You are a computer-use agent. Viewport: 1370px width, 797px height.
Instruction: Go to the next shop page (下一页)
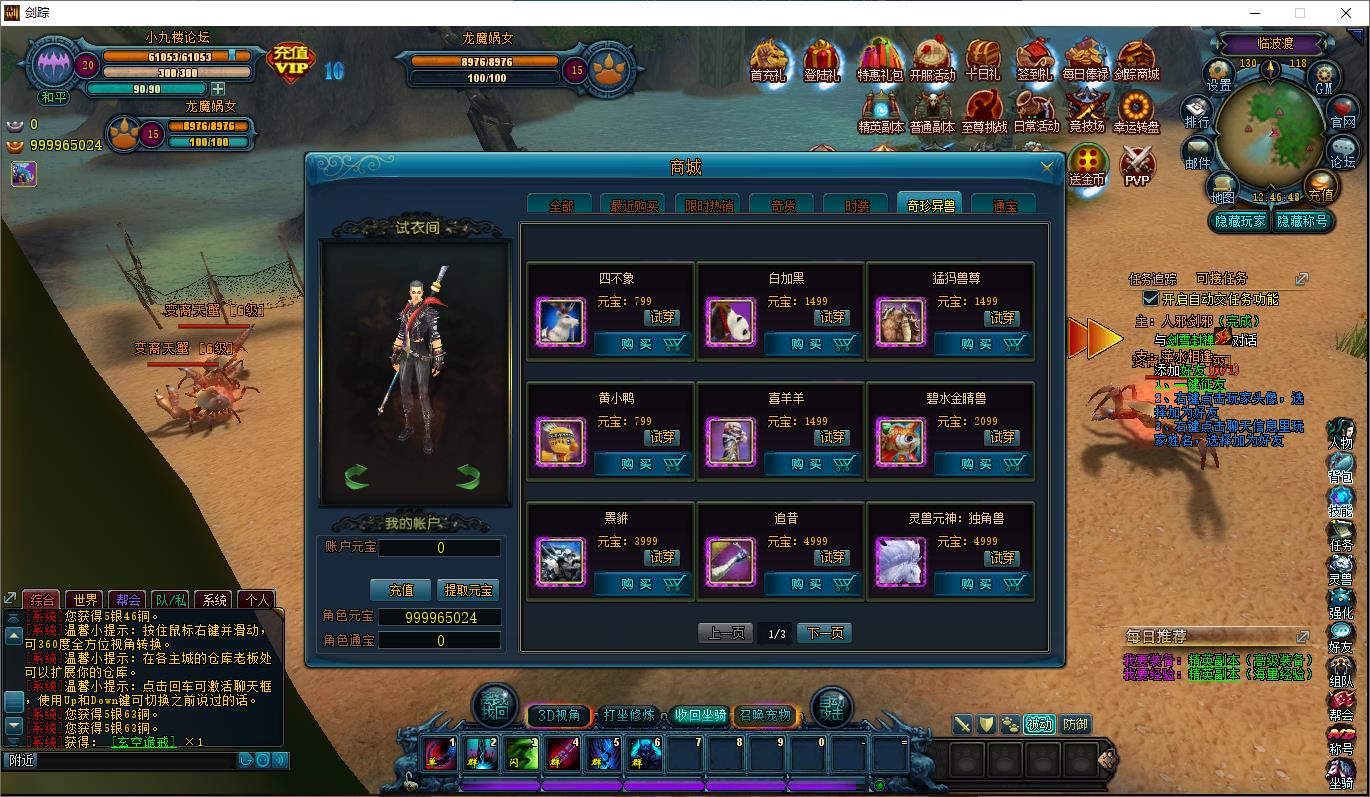click(x=825, y=633)
